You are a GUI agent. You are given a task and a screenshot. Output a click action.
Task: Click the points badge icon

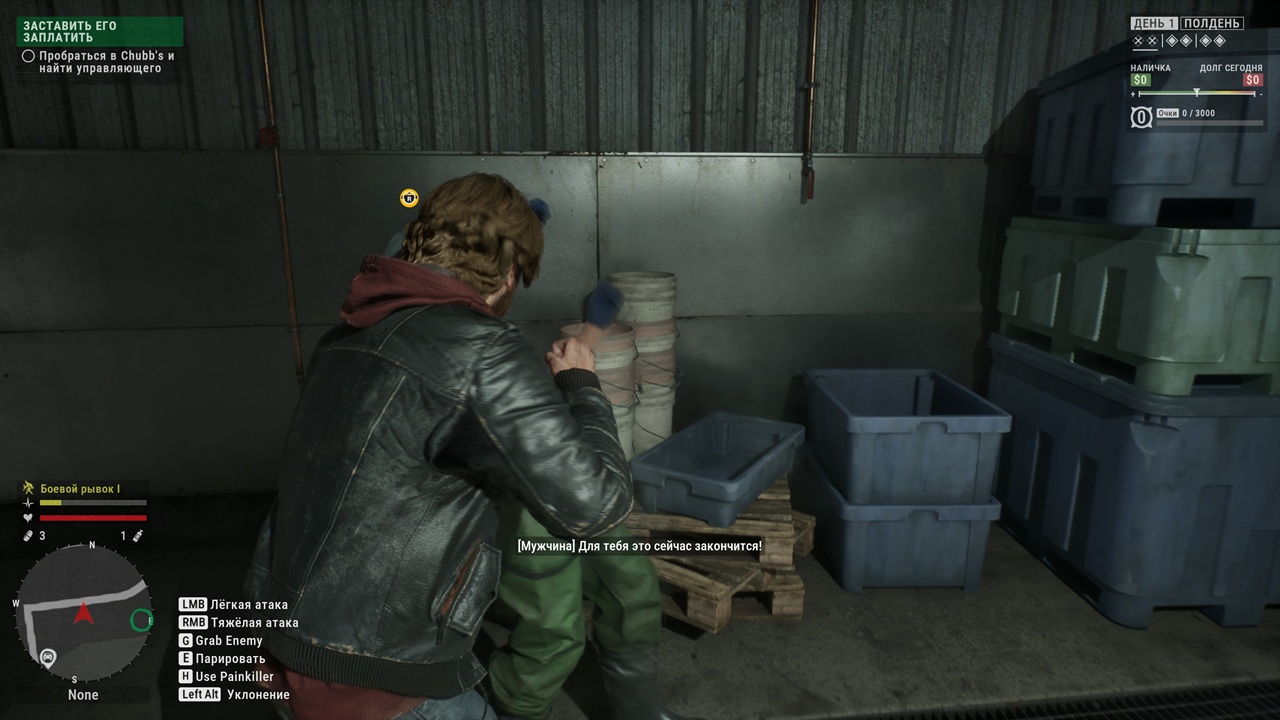click(x=1141, y=117)
